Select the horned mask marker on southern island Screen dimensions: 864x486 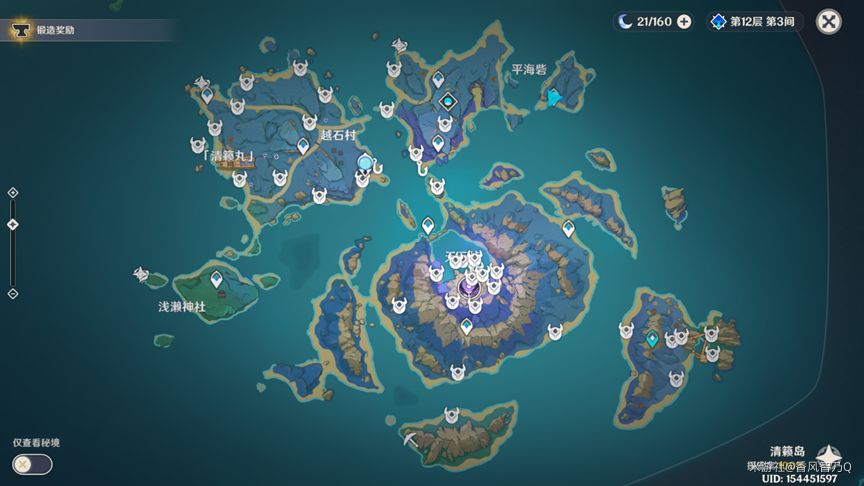[452, 412]
